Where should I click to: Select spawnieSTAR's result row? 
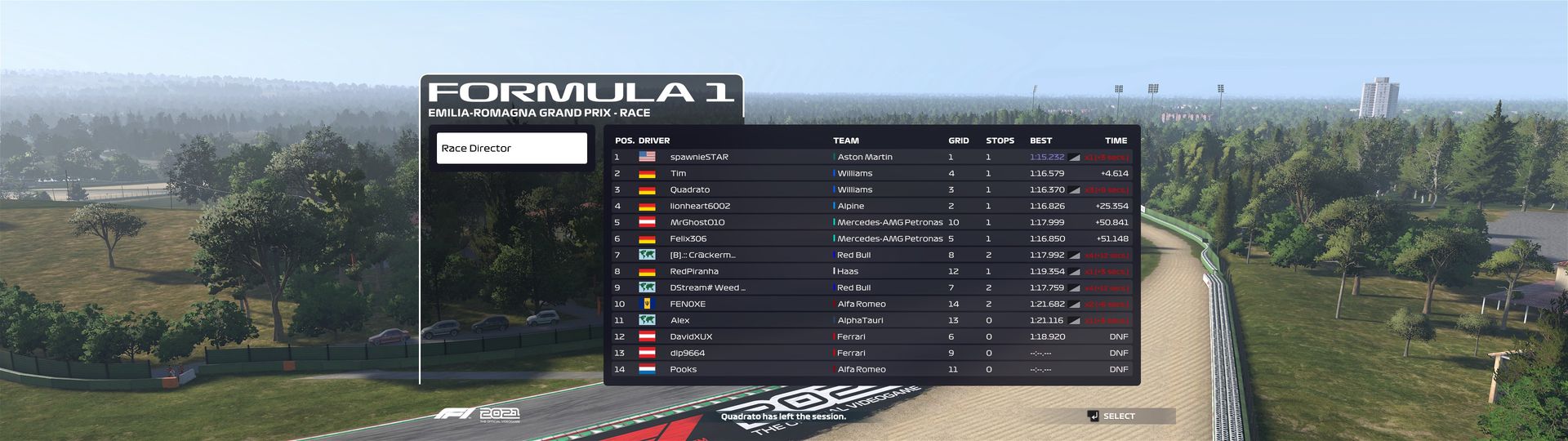[871, 157]
